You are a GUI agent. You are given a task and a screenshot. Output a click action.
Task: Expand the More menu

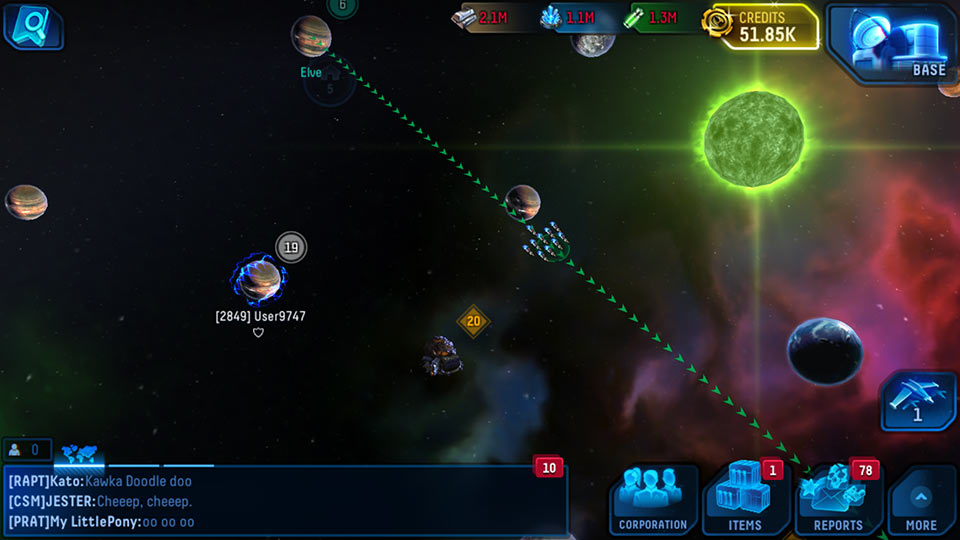(x=921, y=500)
